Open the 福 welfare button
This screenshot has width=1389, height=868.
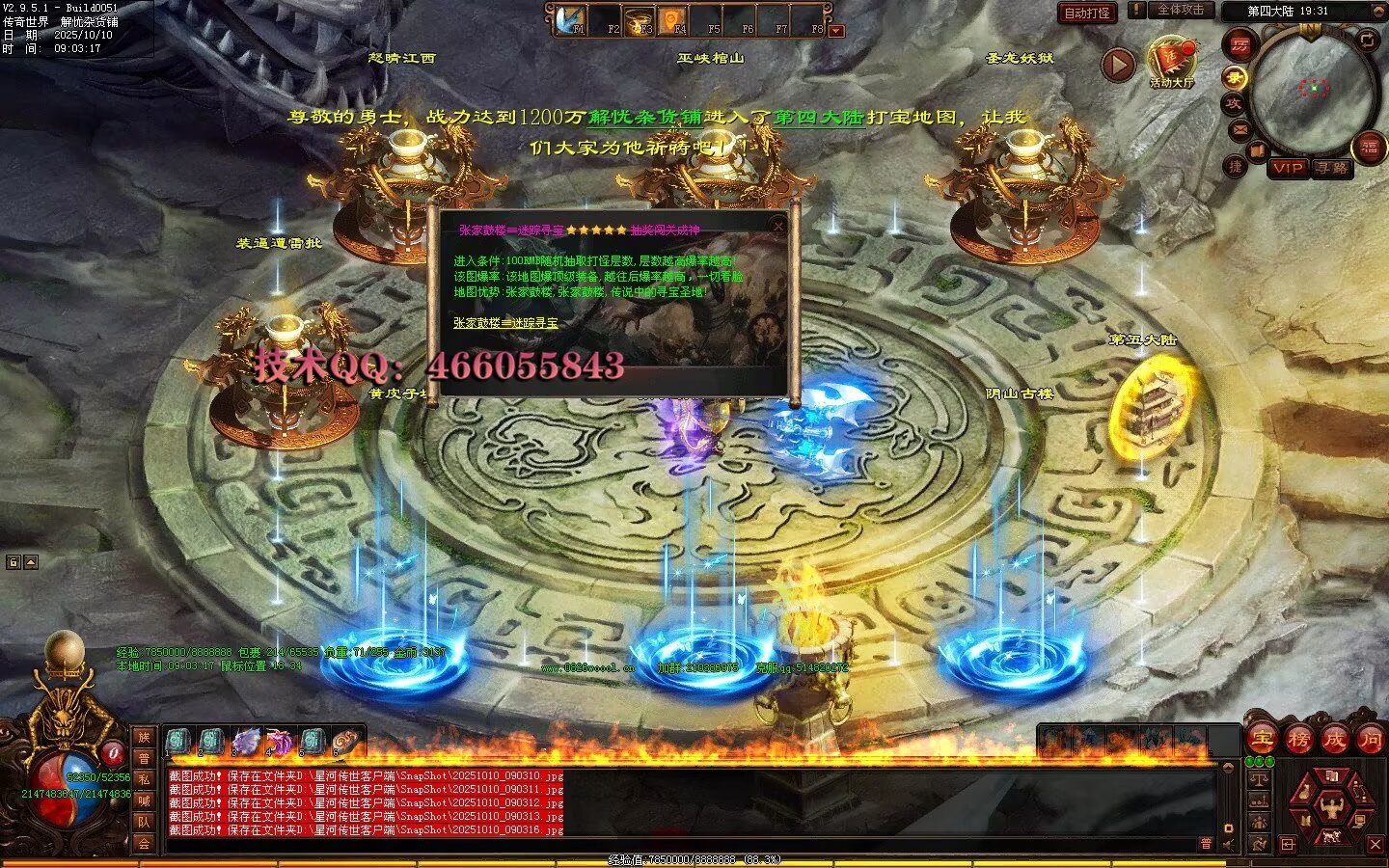1370,148
